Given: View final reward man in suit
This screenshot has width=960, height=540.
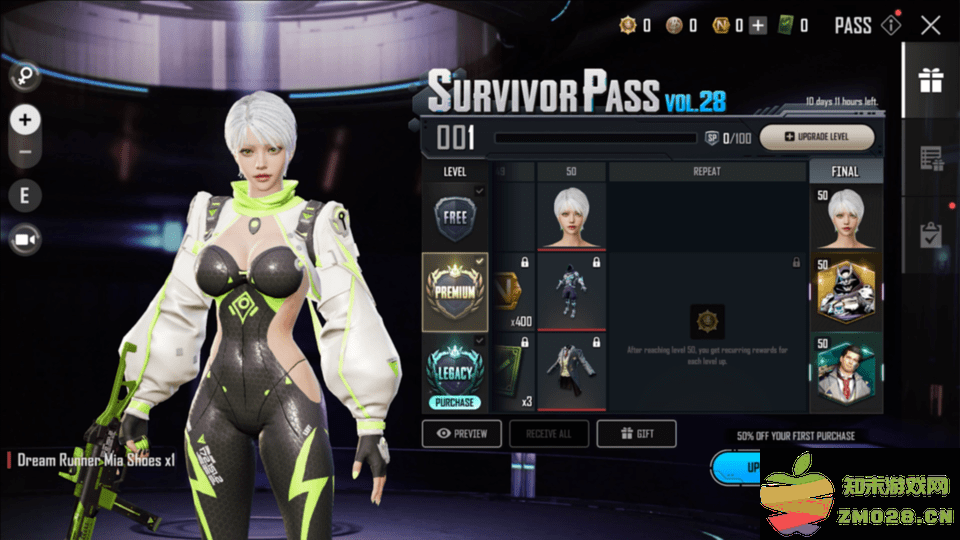Looking at the screenshot, I should [846, 373].
